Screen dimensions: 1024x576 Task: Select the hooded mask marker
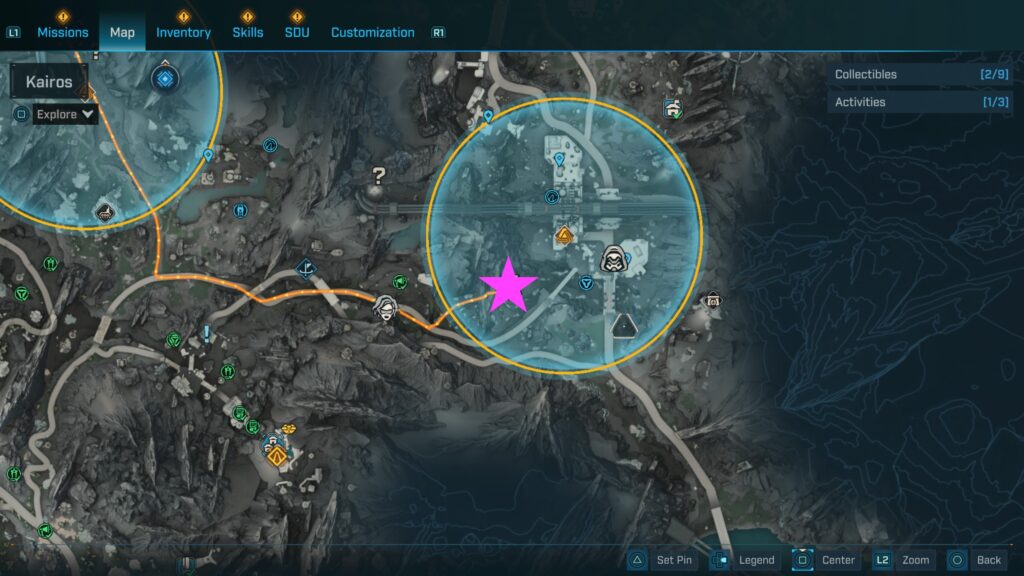[612, 259]
